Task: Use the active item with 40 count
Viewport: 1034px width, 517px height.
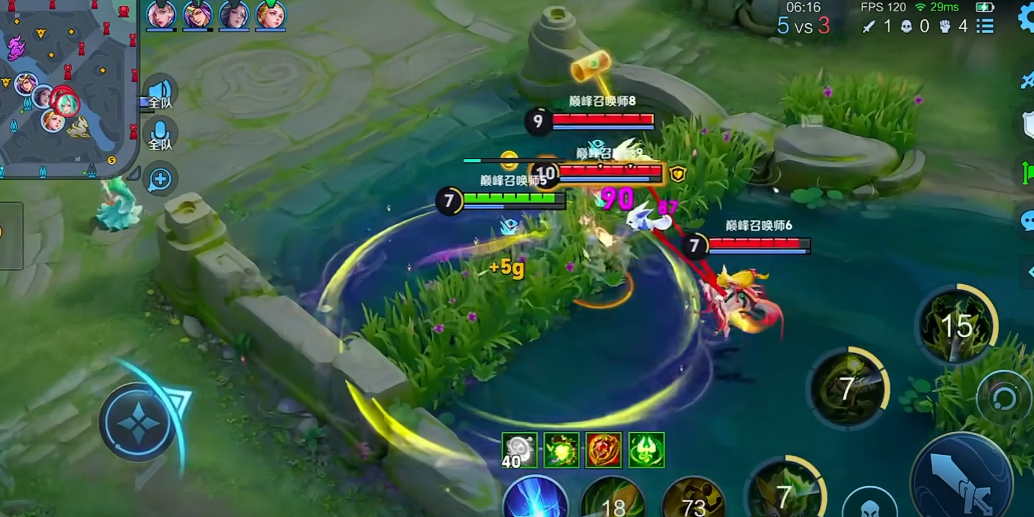Action: [x=519, y=451]
